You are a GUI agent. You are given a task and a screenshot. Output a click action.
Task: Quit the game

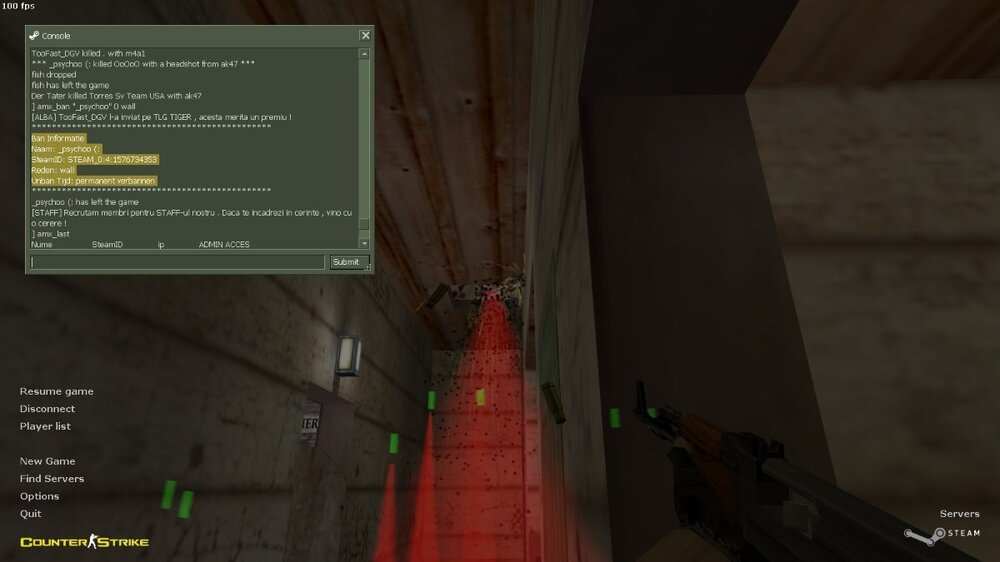tap(31, 513)
